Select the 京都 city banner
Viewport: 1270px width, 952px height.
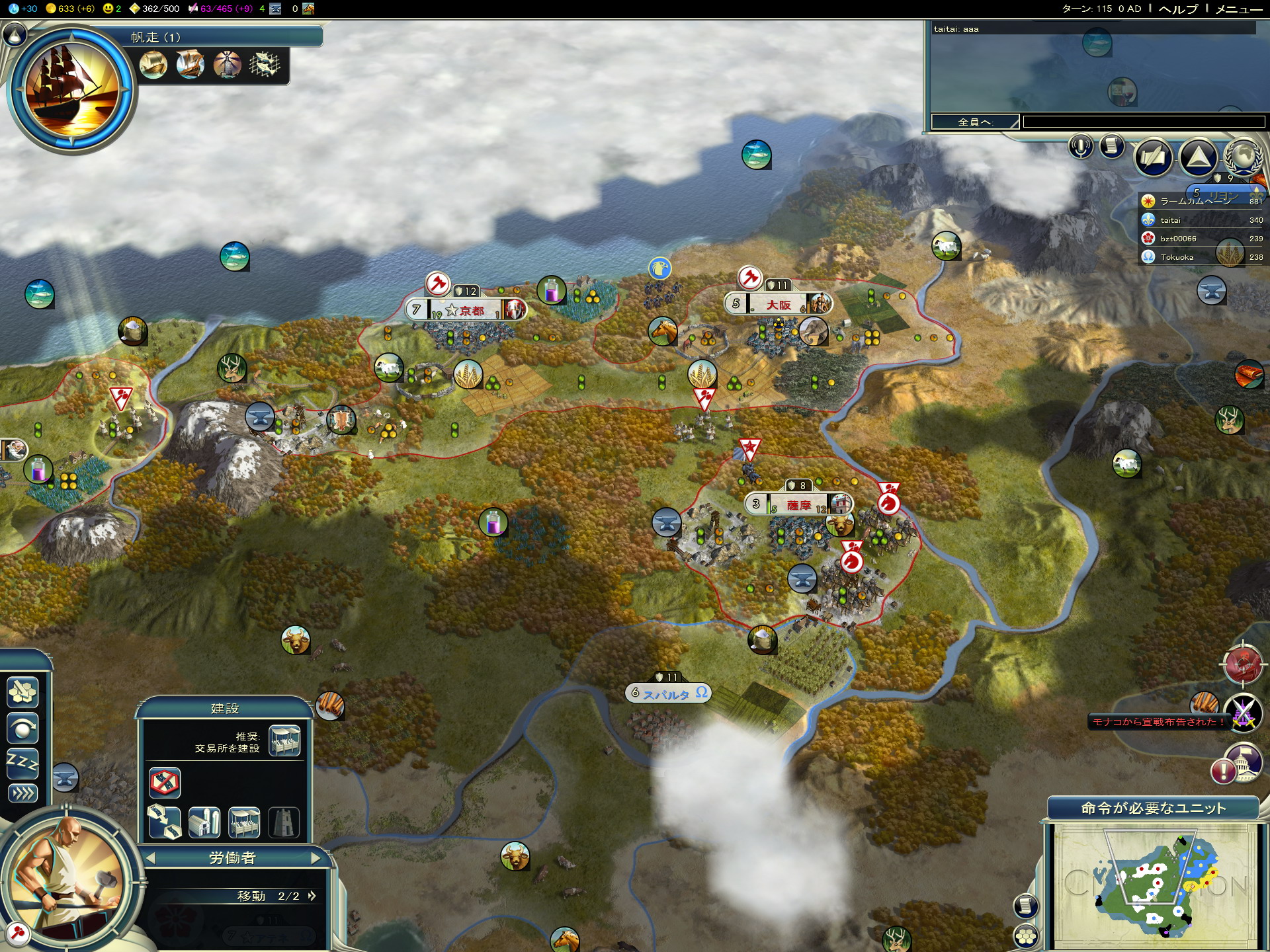pos(466,310)
